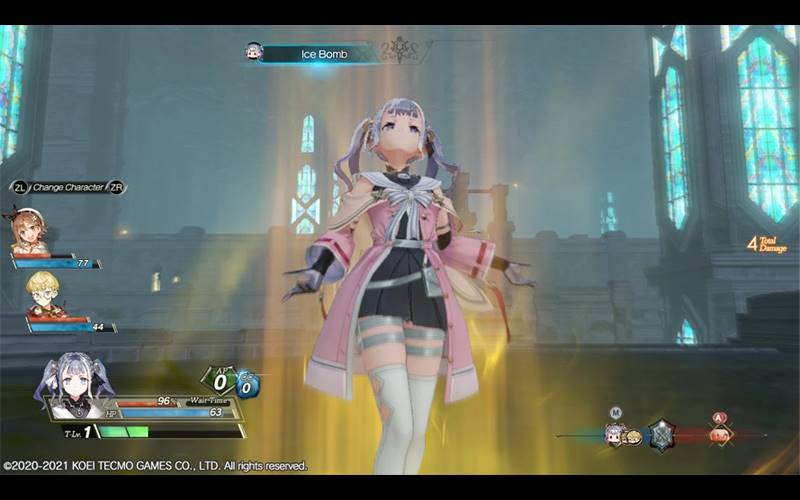Click the red enemy marker on timeline
The image size is (800, 500).
pyautogui.click(x=719, y=434)
